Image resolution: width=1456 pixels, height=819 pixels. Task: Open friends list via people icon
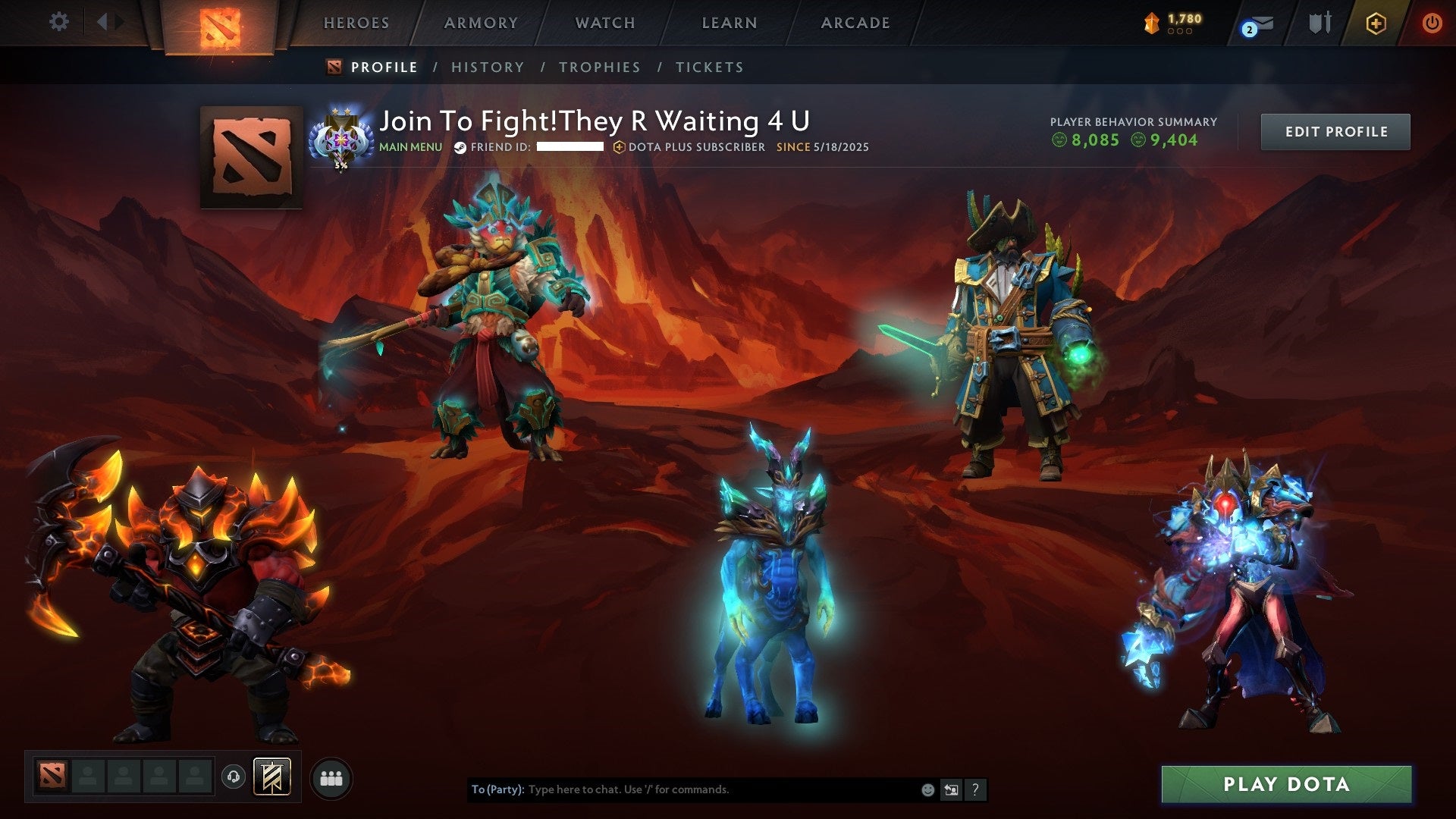click(x=331, y=777)
